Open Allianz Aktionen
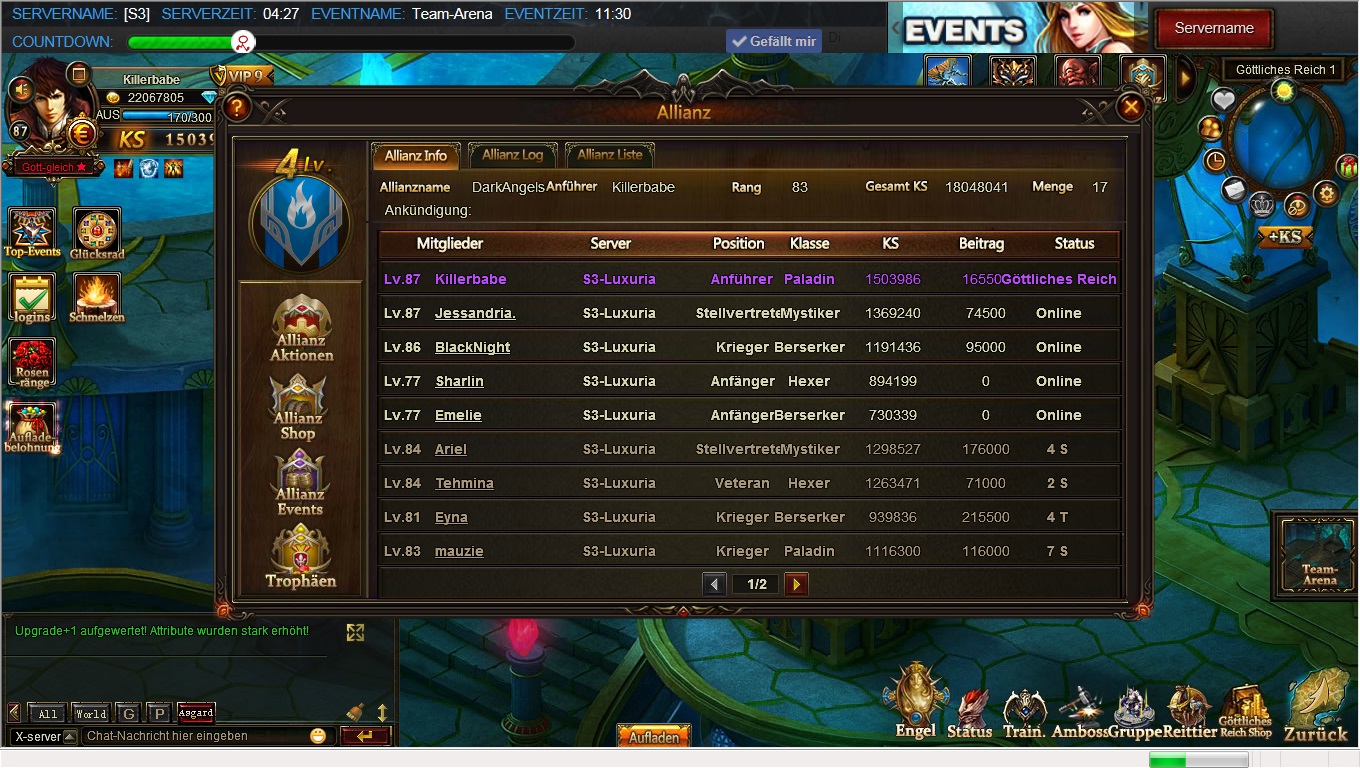 [x=301, y=328]
